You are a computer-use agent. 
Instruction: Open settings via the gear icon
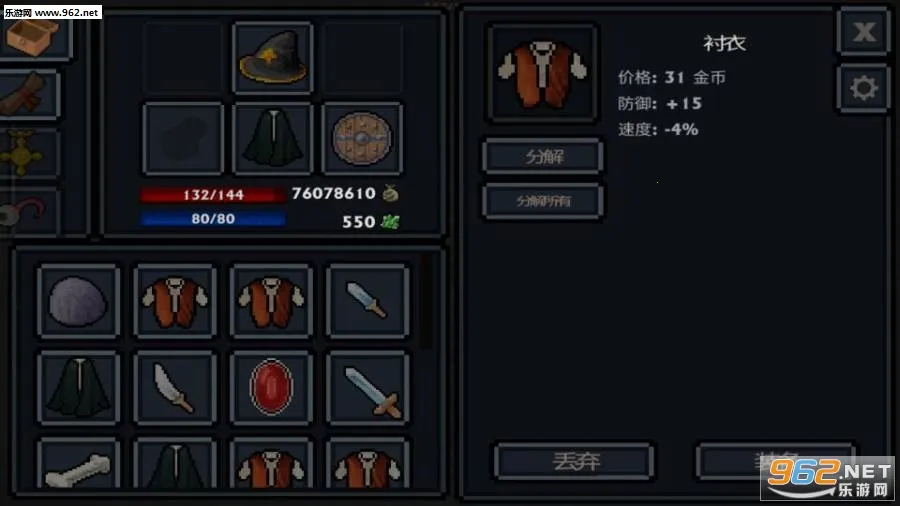(x=863, y=89)
